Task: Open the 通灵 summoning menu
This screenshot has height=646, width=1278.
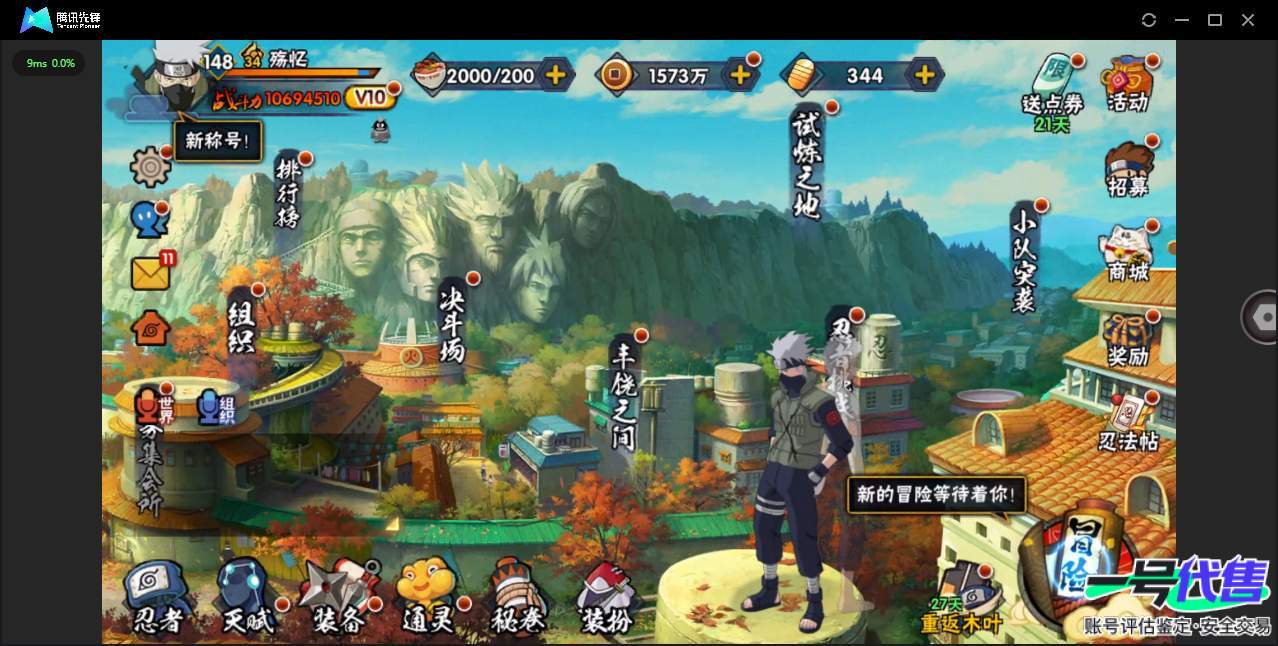Action: (428, 598)
